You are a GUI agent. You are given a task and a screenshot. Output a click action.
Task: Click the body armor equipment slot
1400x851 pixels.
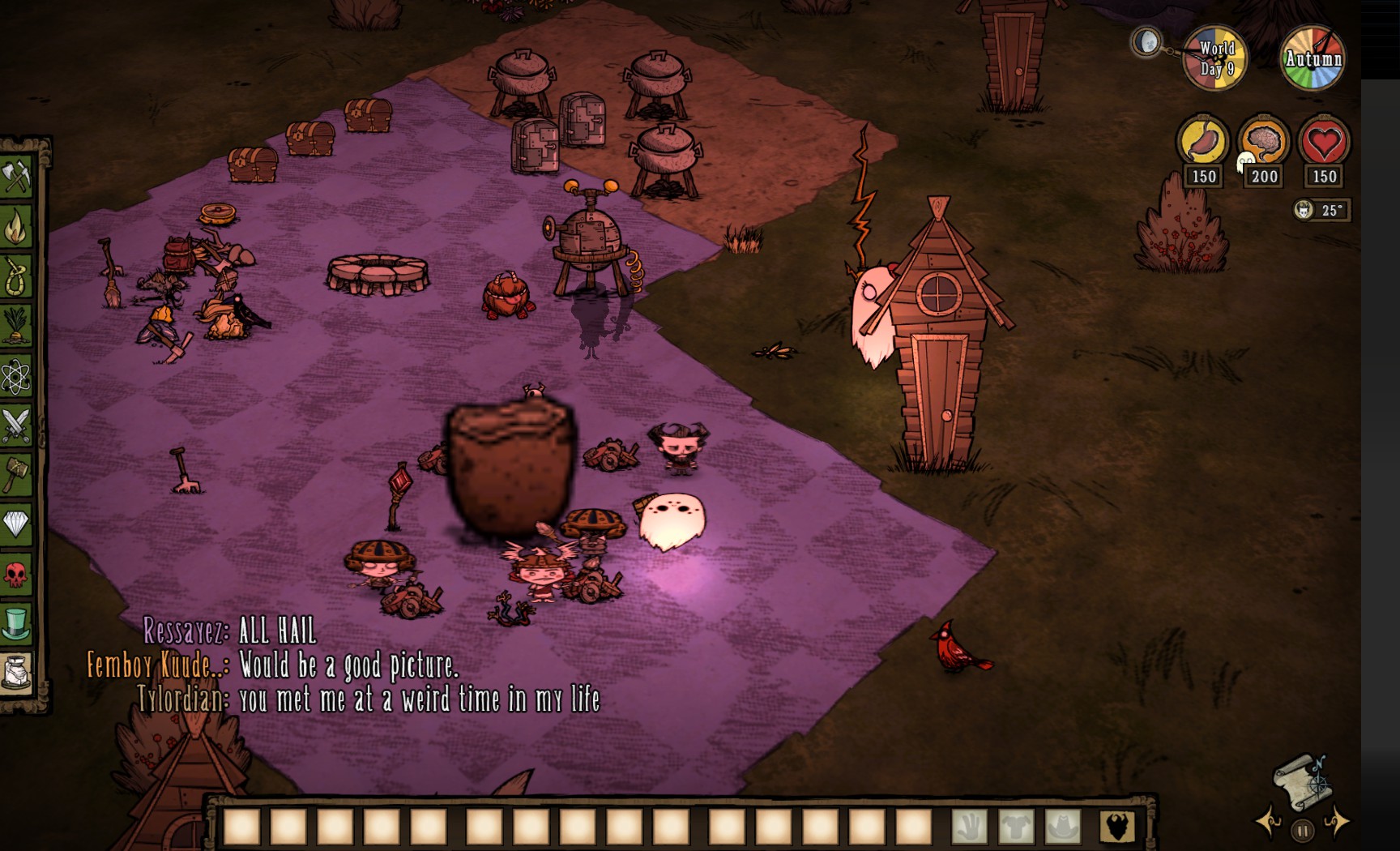pyautogui.click(x=1016, y=827)
